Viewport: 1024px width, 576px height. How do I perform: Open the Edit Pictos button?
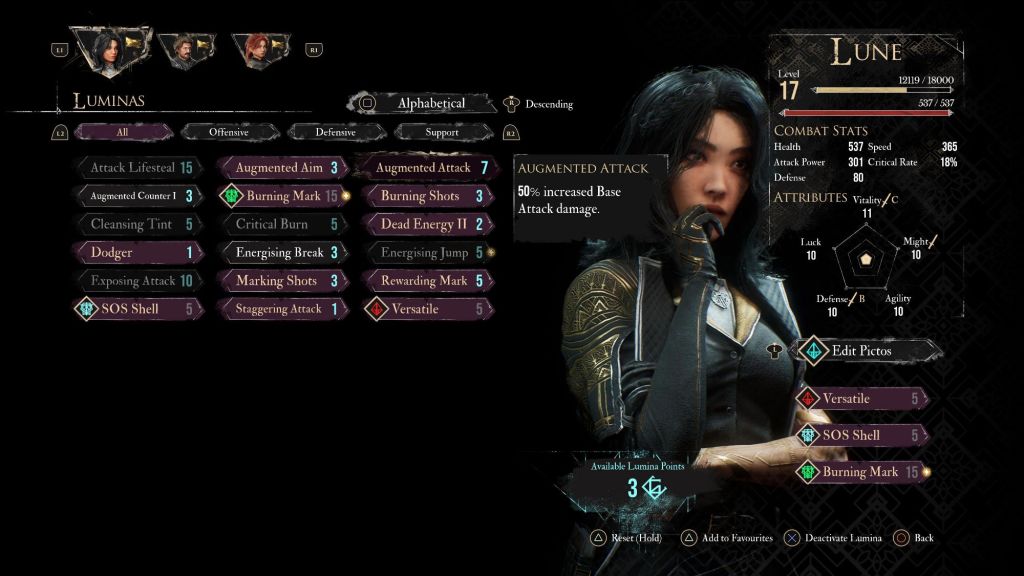(x=866, y=350)
